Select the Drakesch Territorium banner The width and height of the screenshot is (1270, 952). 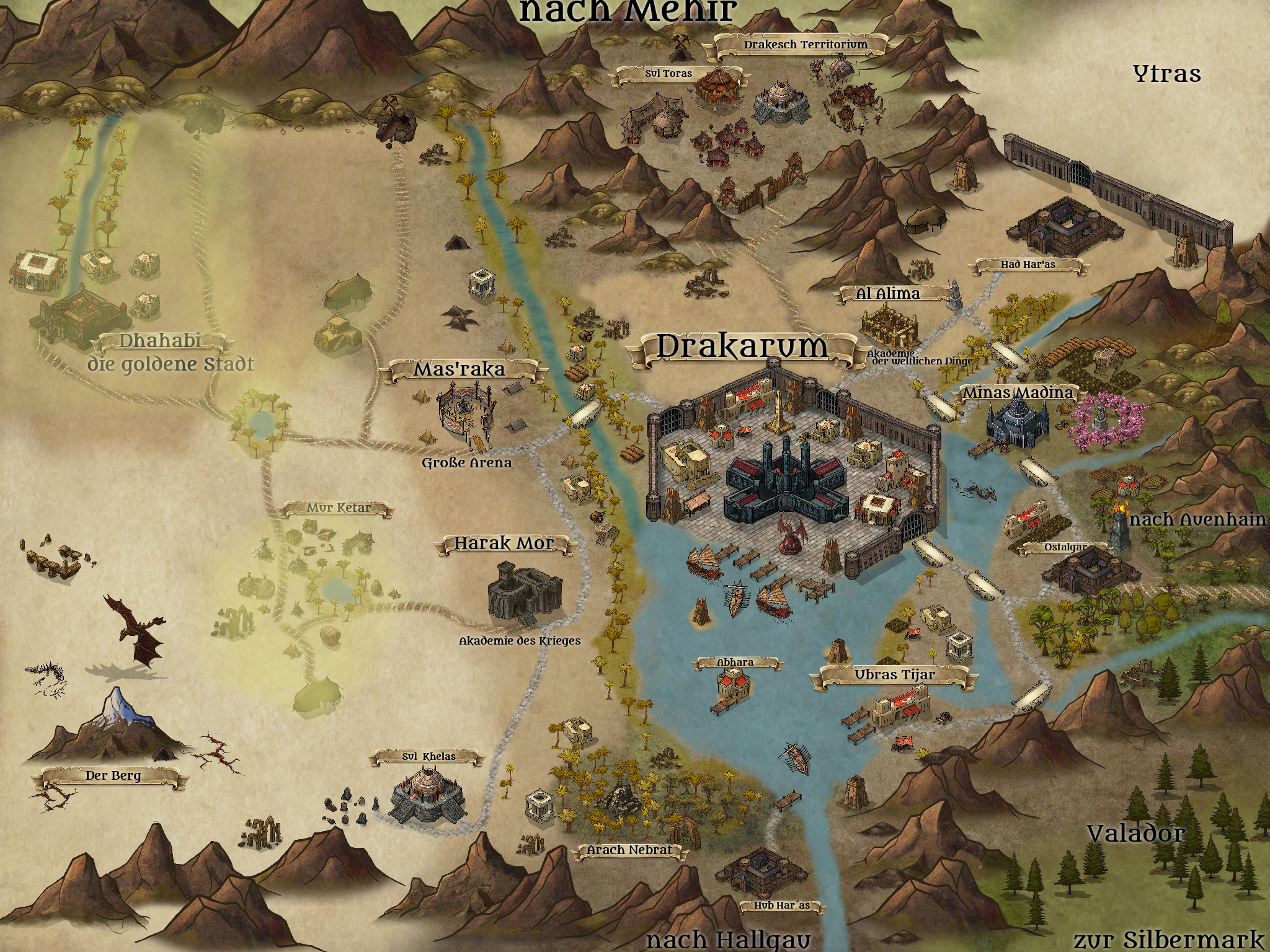click(805, 45)
